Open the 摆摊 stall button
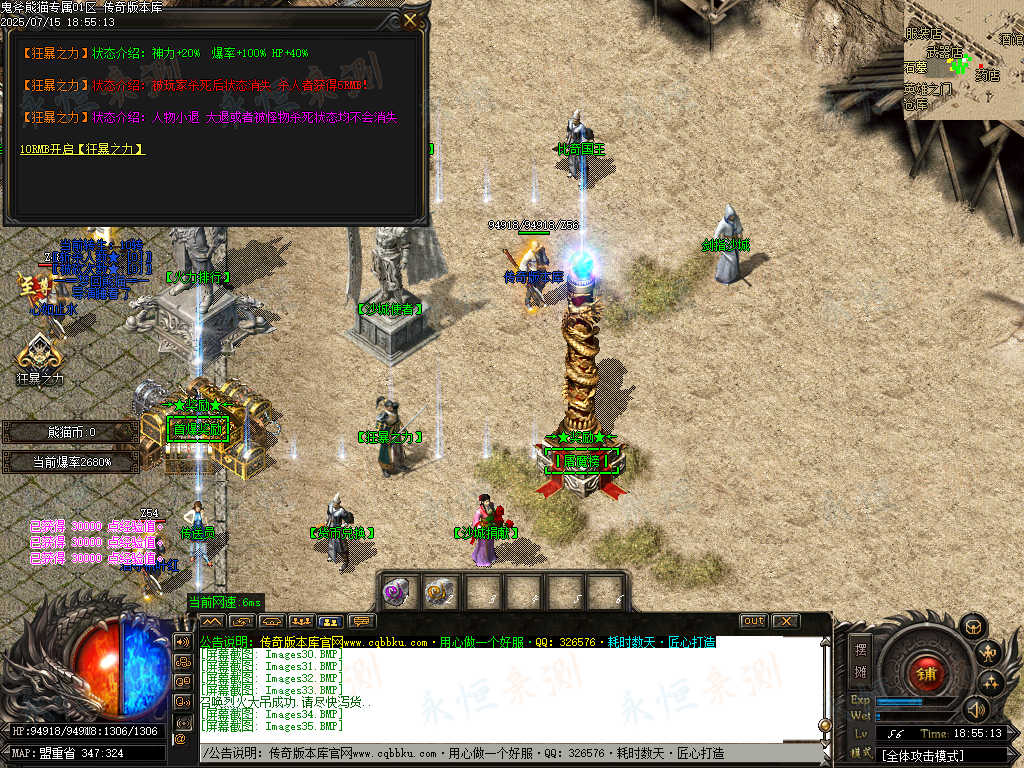Screen dimensions: 1024x768 pos(860,659)
